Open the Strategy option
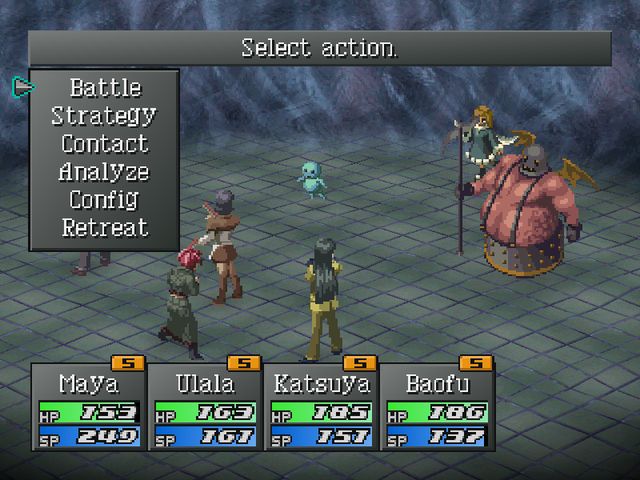This screenshot has height=480, width=640. [x=104, y=116]
